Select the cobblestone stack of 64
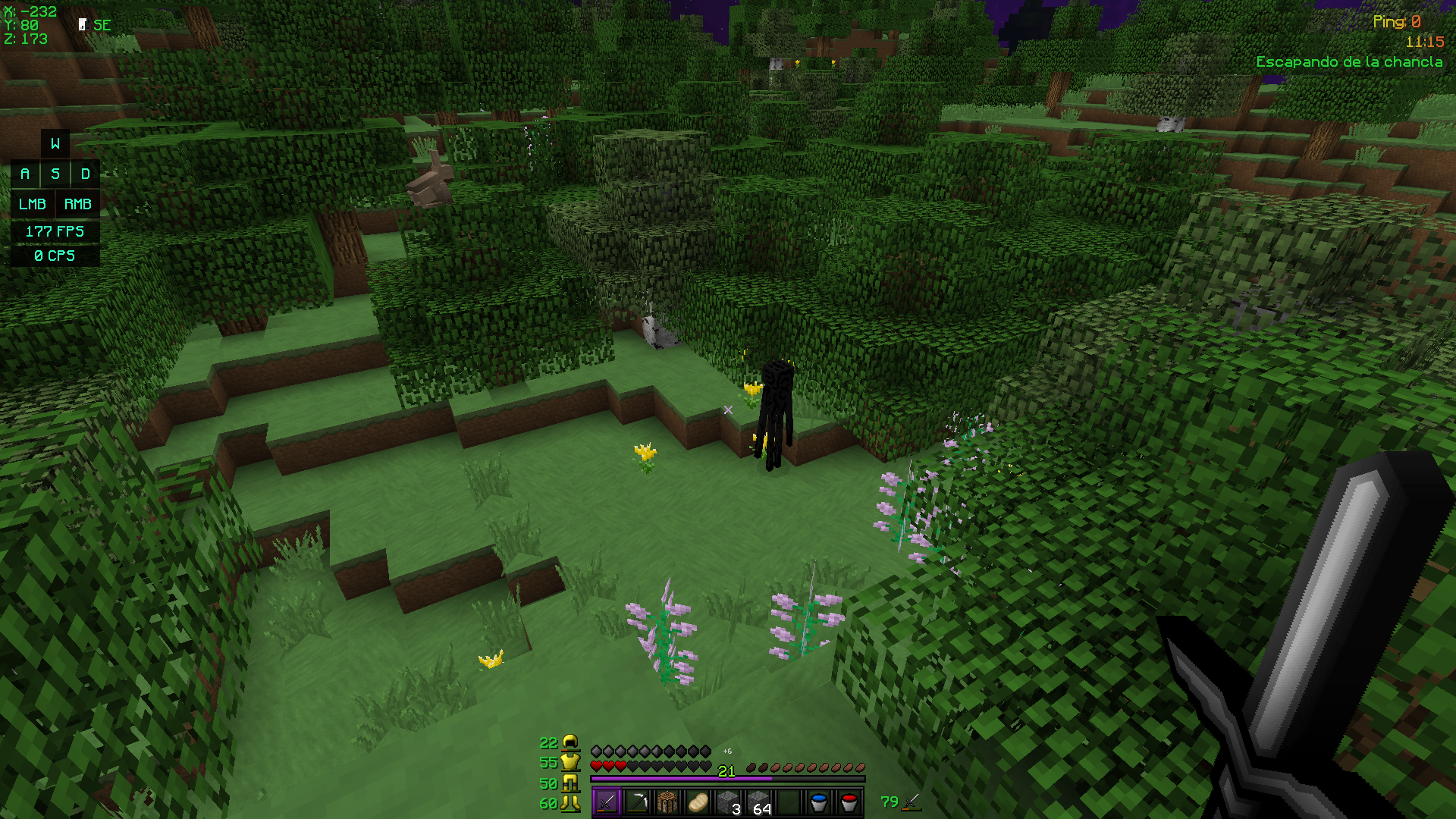The width and height of the screenshot is (1456, 819). (x=758, y=802)
